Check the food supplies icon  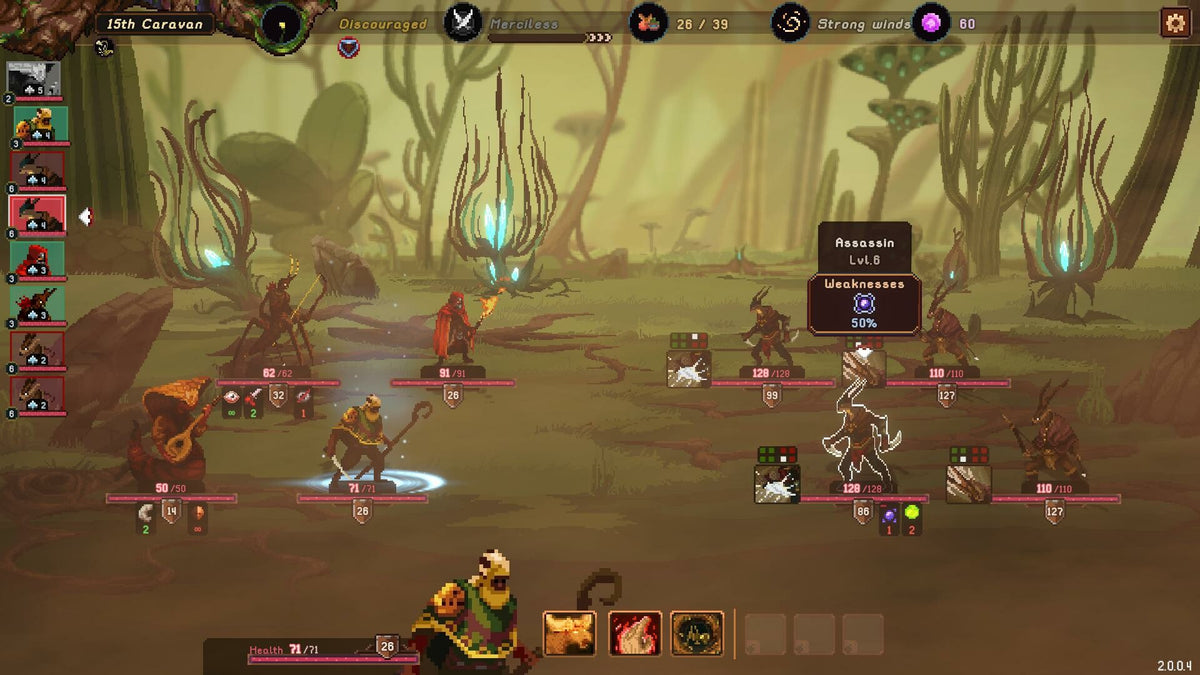648,22
